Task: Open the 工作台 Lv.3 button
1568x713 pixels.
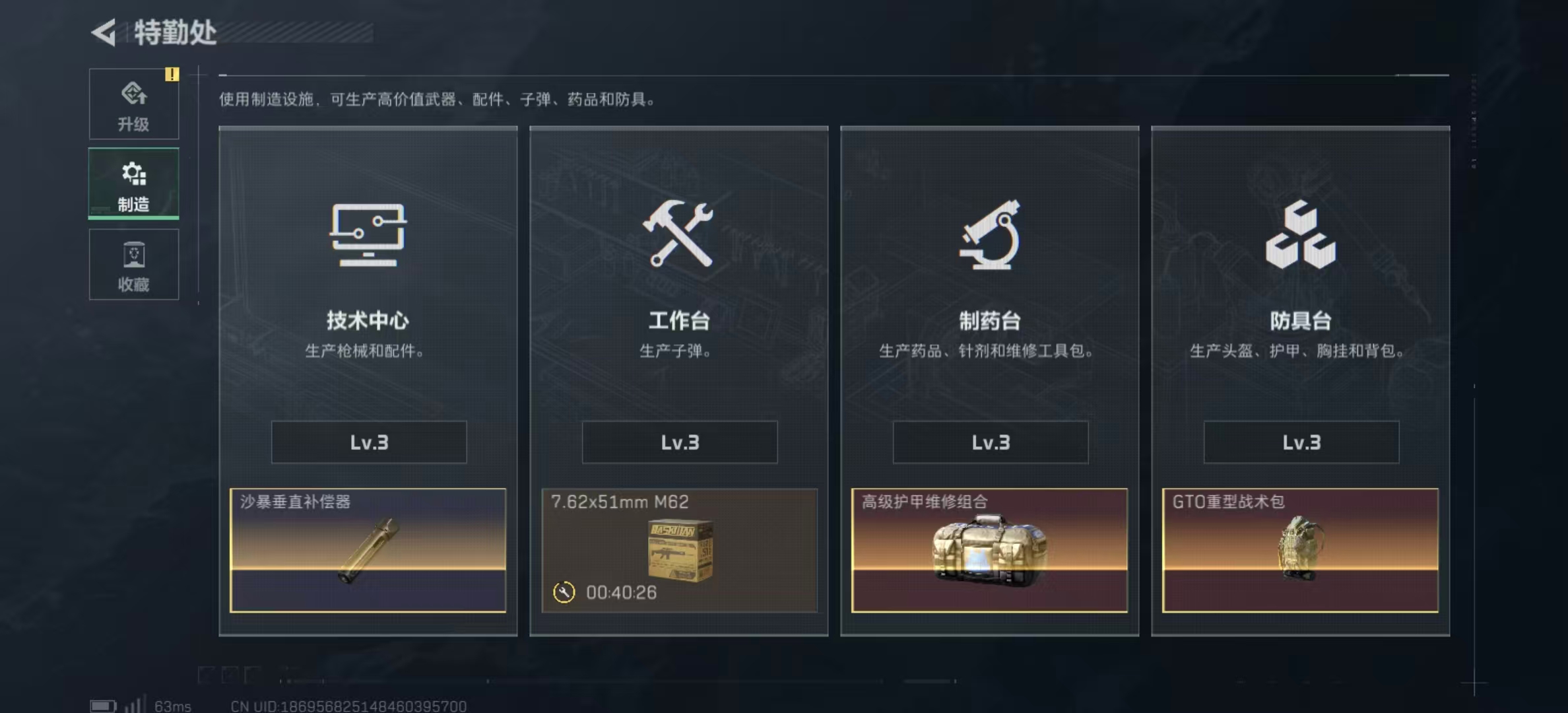Action: click(x=678, y=442)
